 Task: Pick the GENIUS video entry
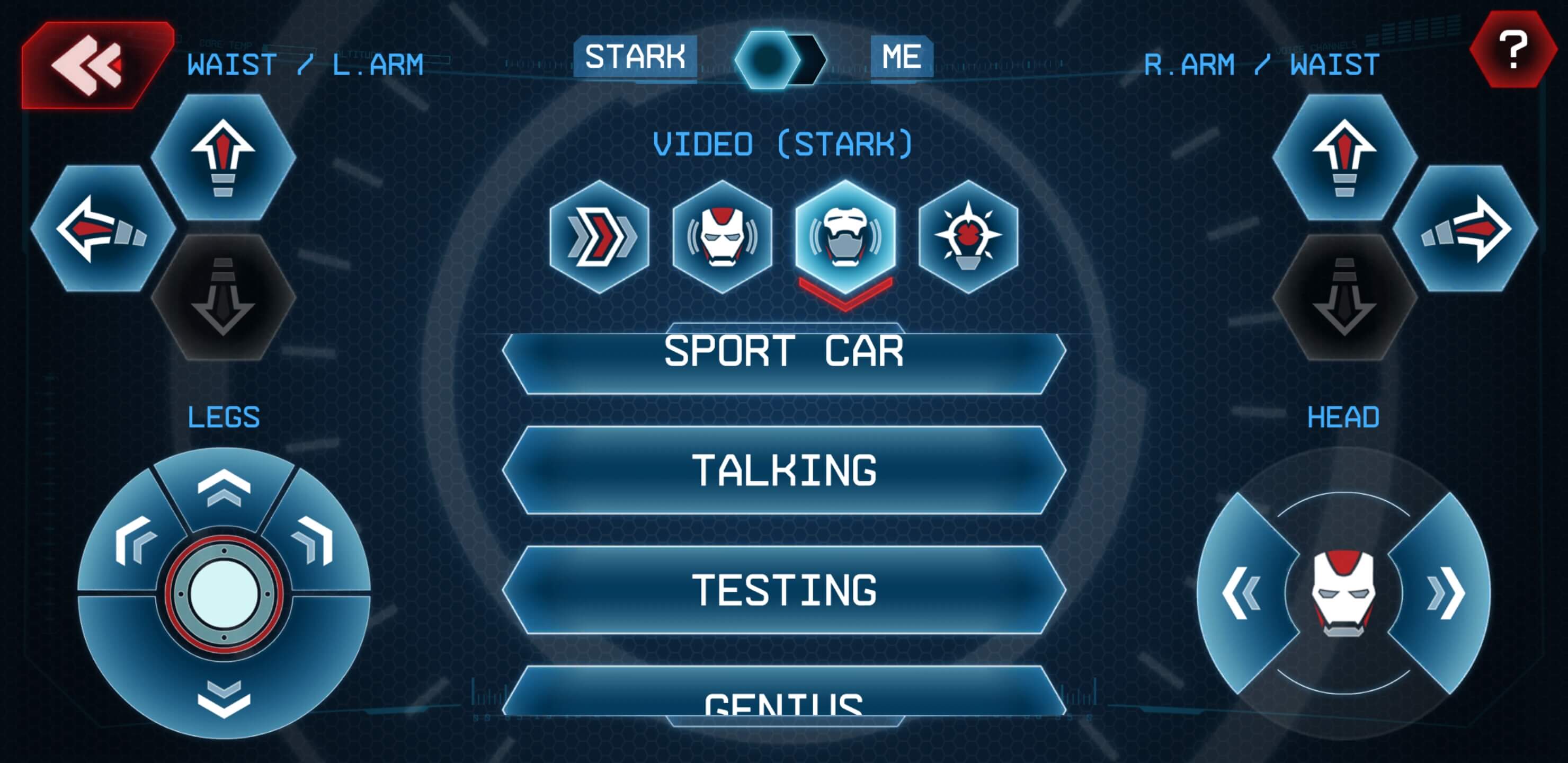click(x=784, y=697)
